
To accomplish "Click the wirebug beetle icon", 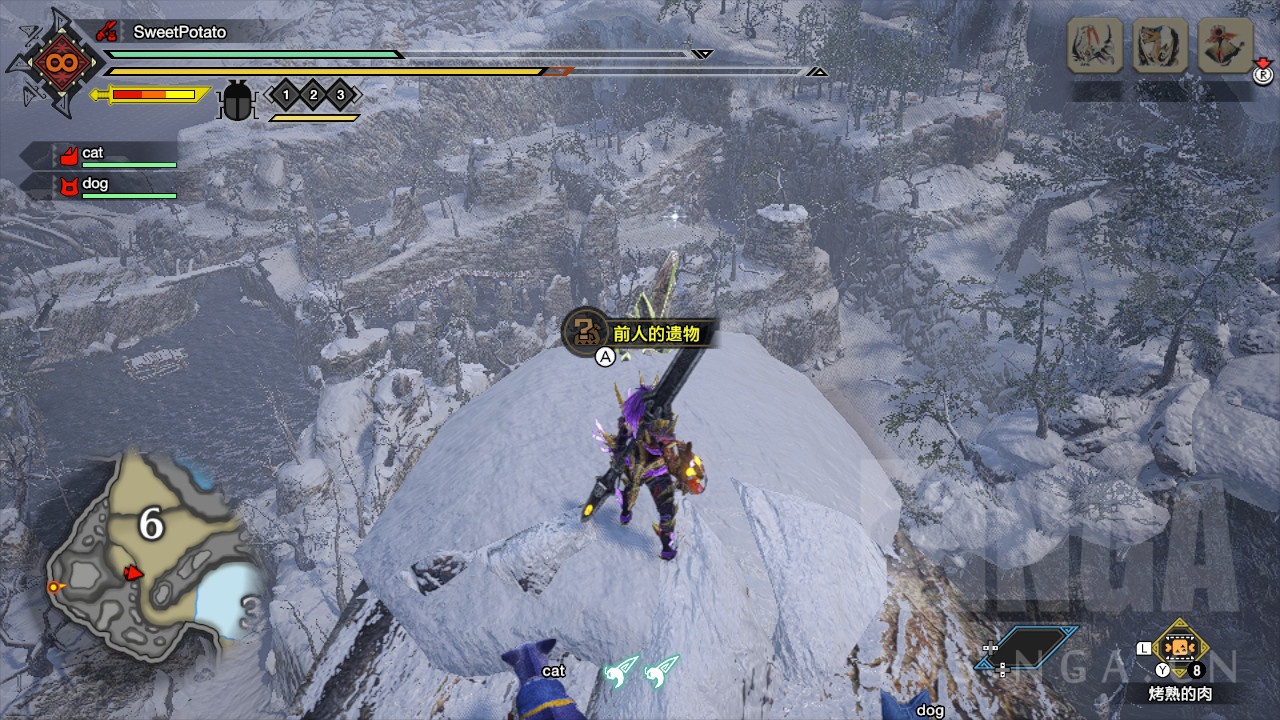I will tap(238, 100).
